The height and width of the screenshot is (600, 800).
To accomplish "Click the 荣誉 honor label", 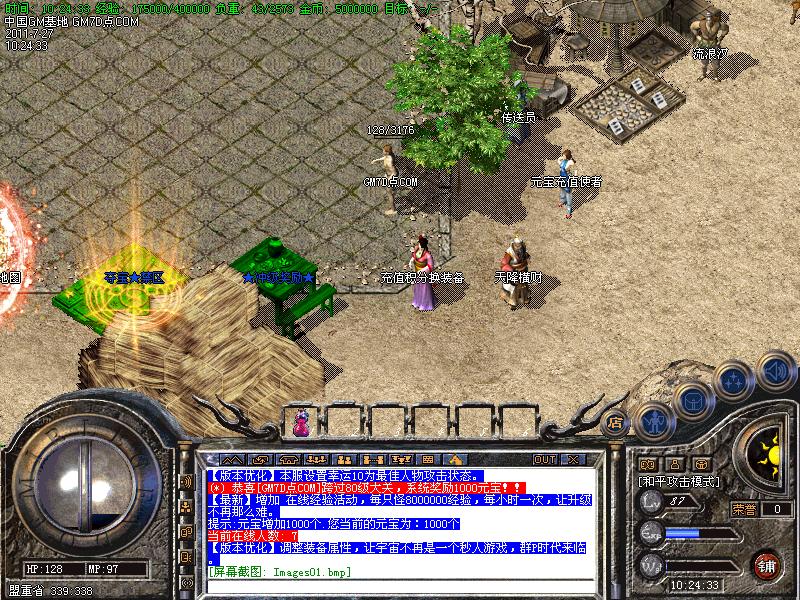I will (x=744, y=509).
